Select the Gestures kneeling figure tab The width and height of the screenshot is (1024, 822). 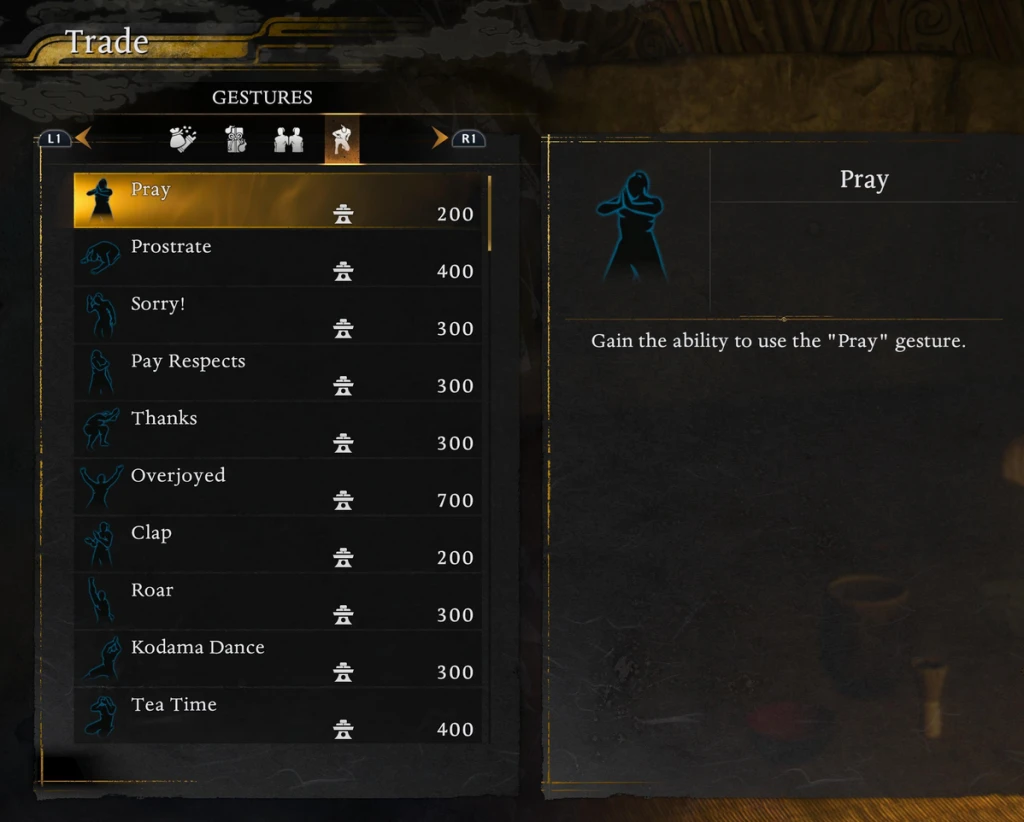342,140
